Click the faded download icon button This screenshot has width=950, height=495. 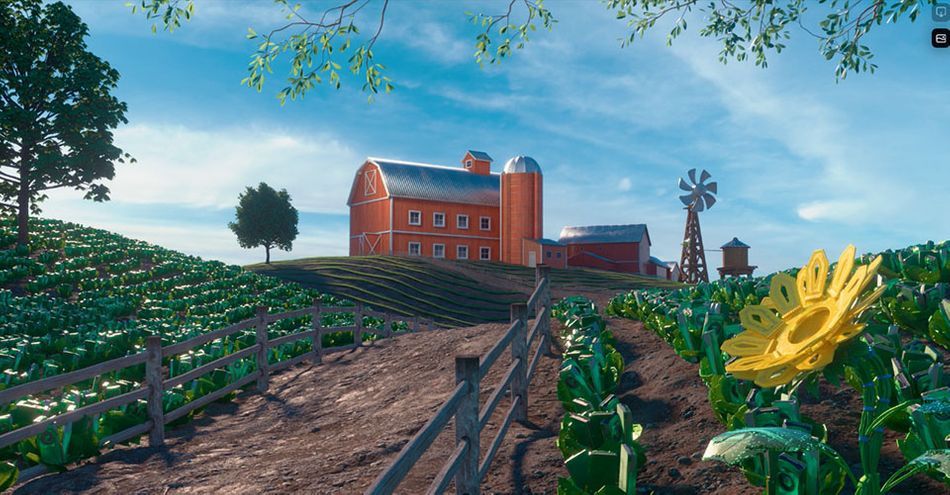941,12
